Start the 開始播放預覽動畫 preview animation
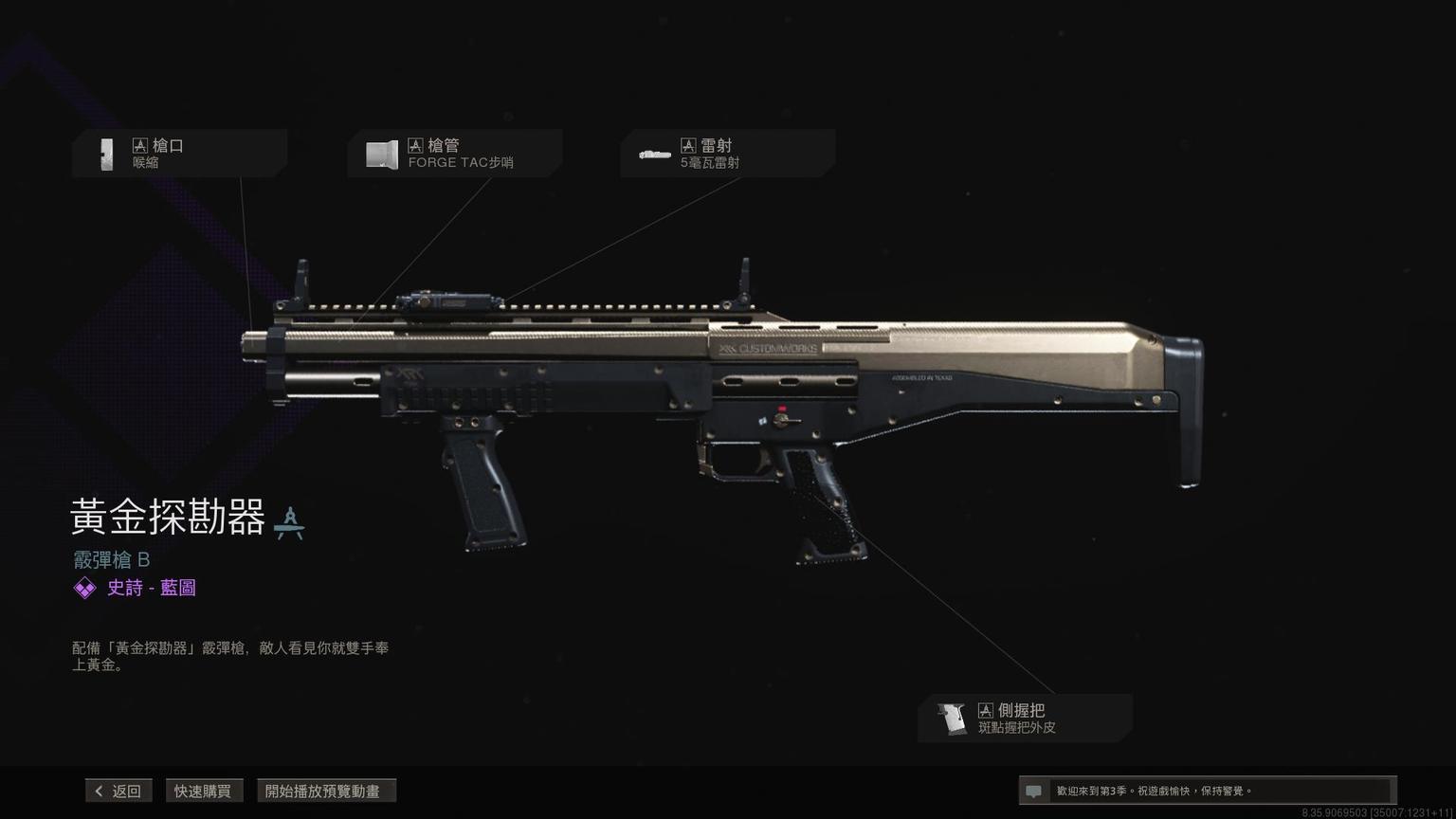This screenshot has height=819, width=1456. [325, 791]
